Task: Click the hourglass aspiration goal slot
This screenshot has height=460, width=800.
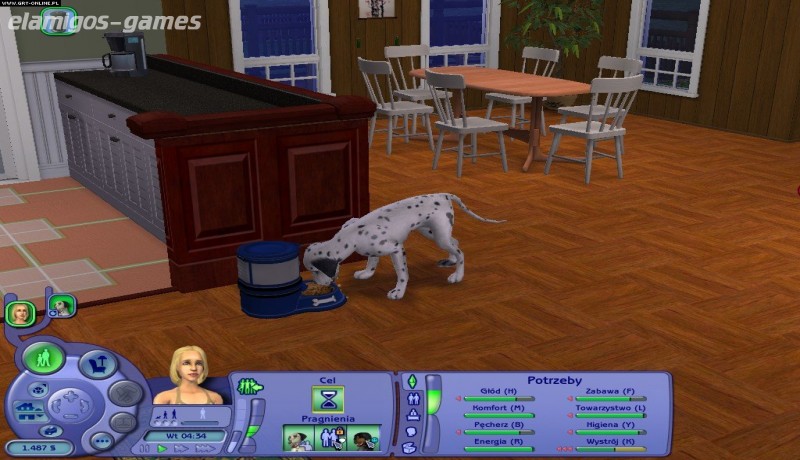Action: point(326,400)
